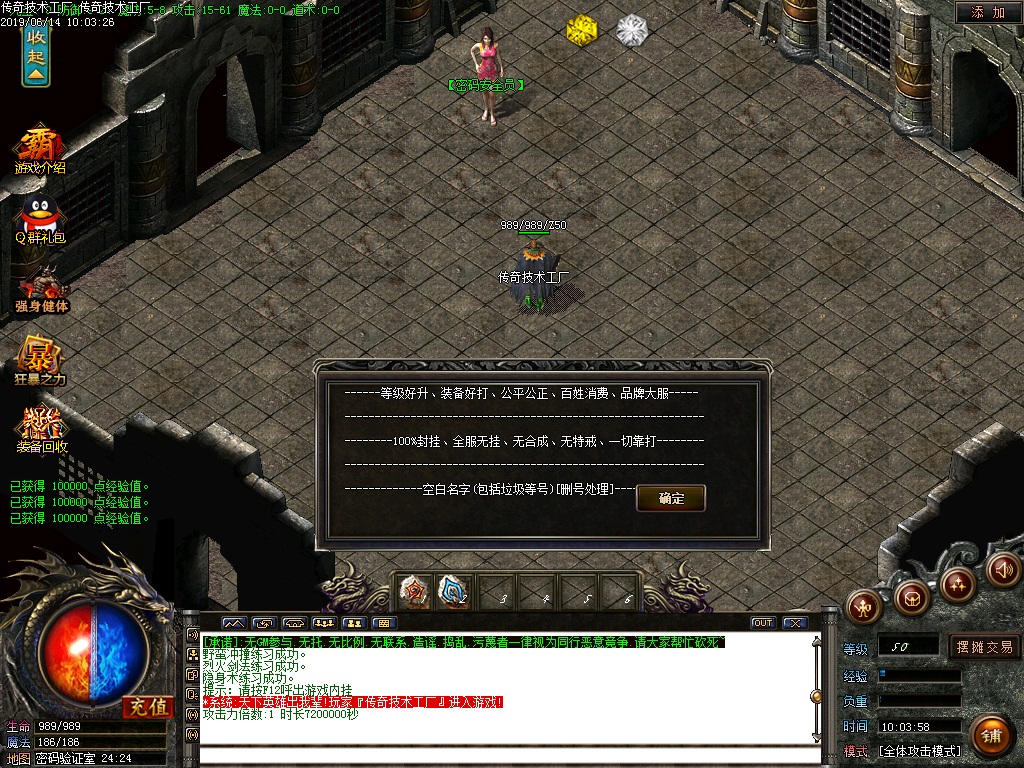The height and width of the screenshot is (768, 1024).
Task: Confirm the notice with the 确定 button
Action: coord(671,498)
